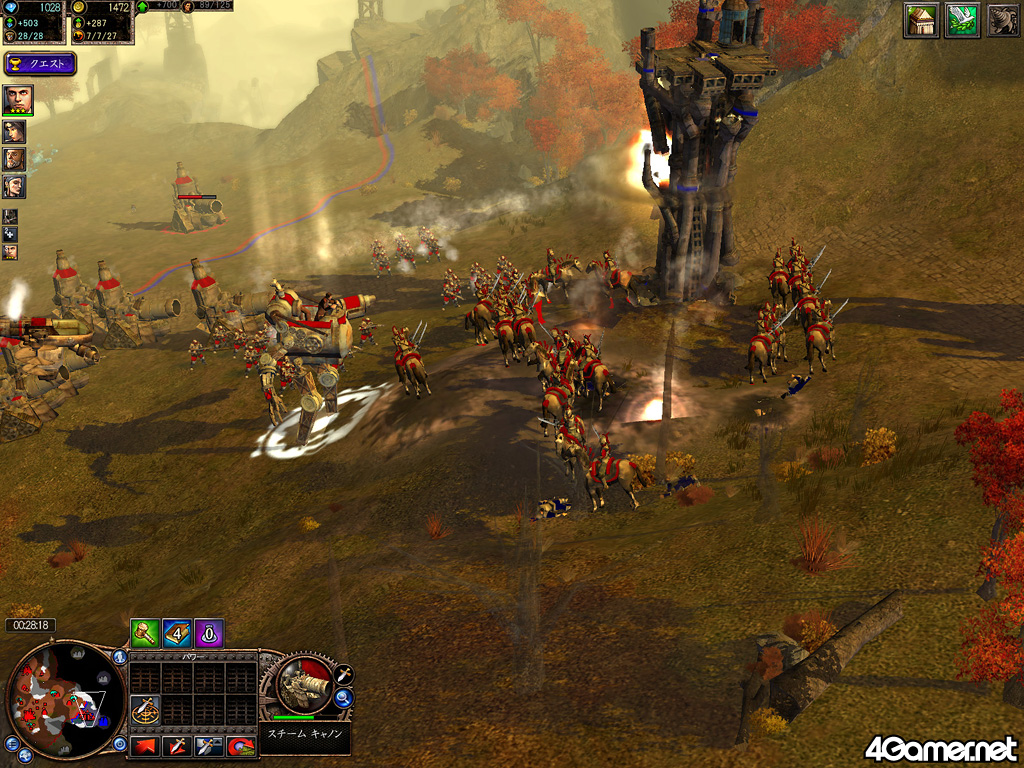Viewport: 1024px width, 768px height.
Task: Open the sword stance selector command
Action: click(208, 745)
